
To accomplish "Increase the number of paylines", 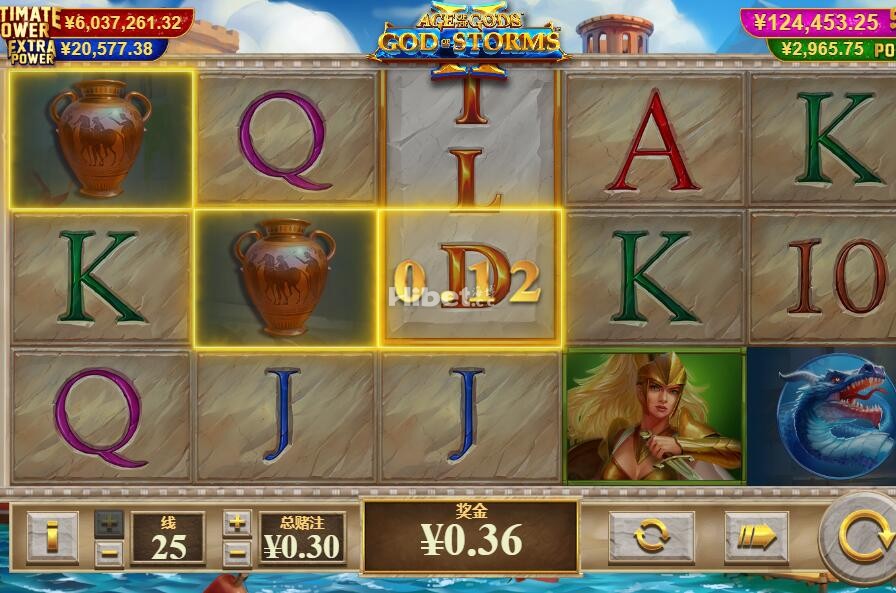I will pyautogui.click(x=110, y=522).
